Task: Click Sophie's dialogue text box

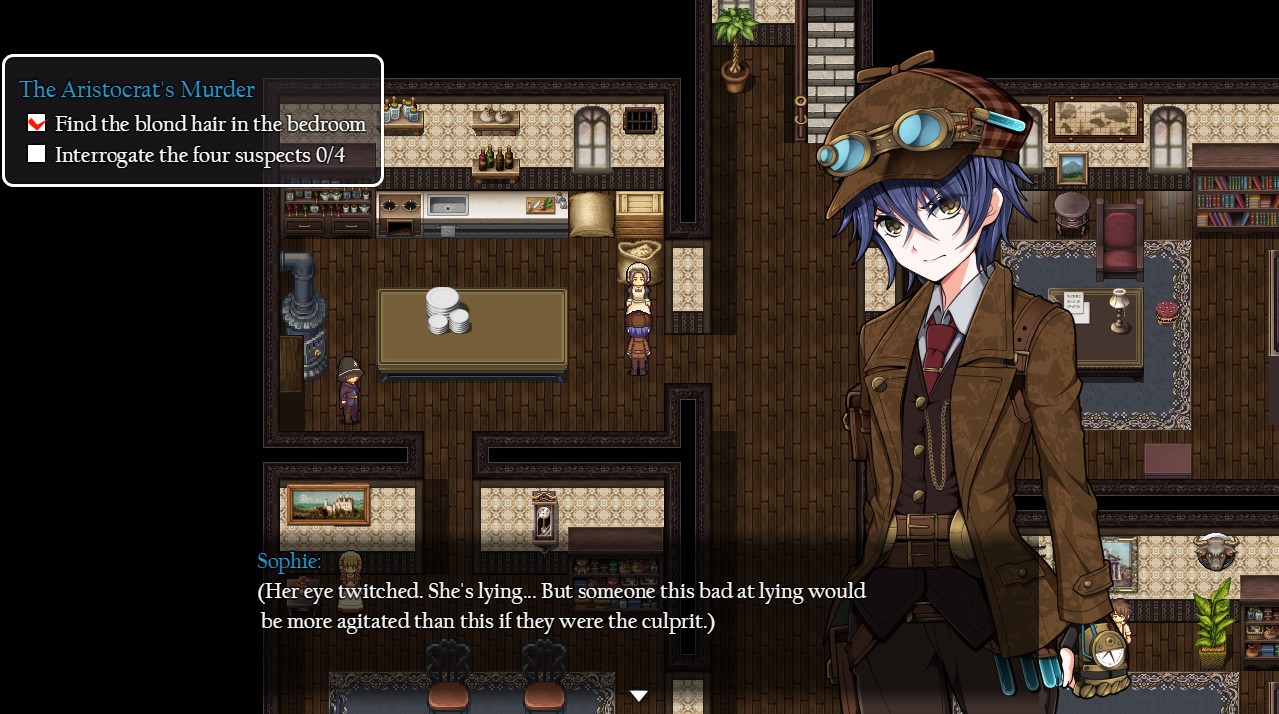Action: (x=560, y=606)
